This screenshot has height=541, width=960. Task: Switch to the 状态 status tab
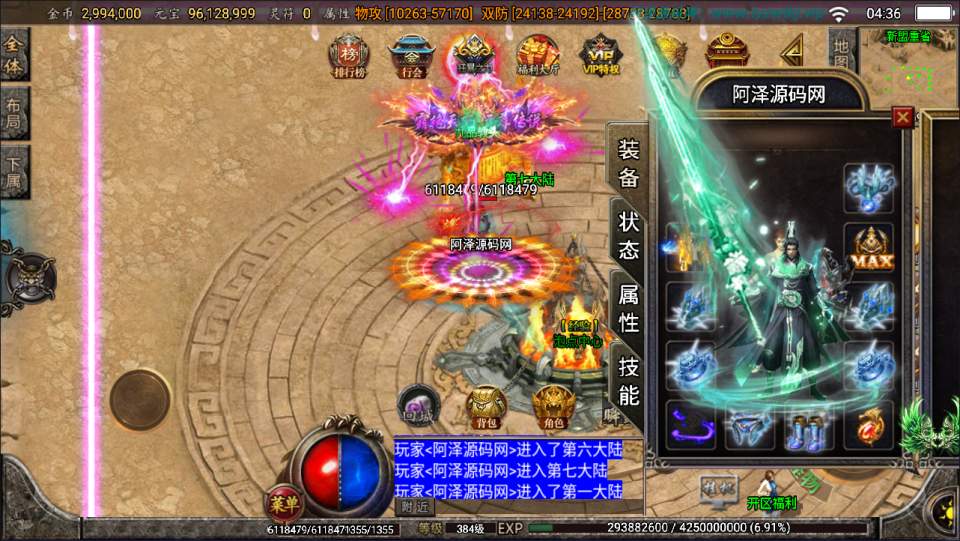click(628, 235)
